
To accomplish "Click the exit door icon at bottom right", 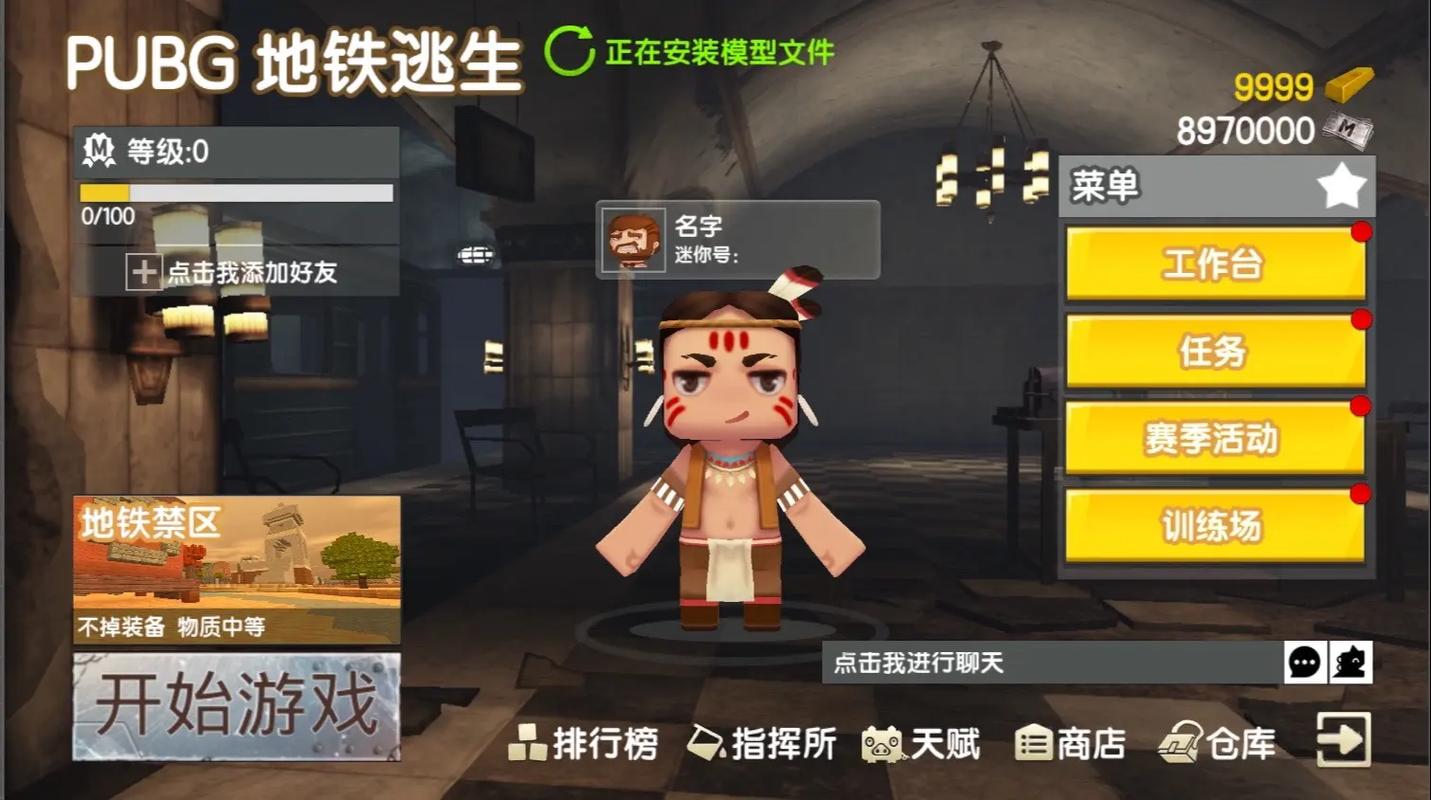I will (x=1345, y=741).
